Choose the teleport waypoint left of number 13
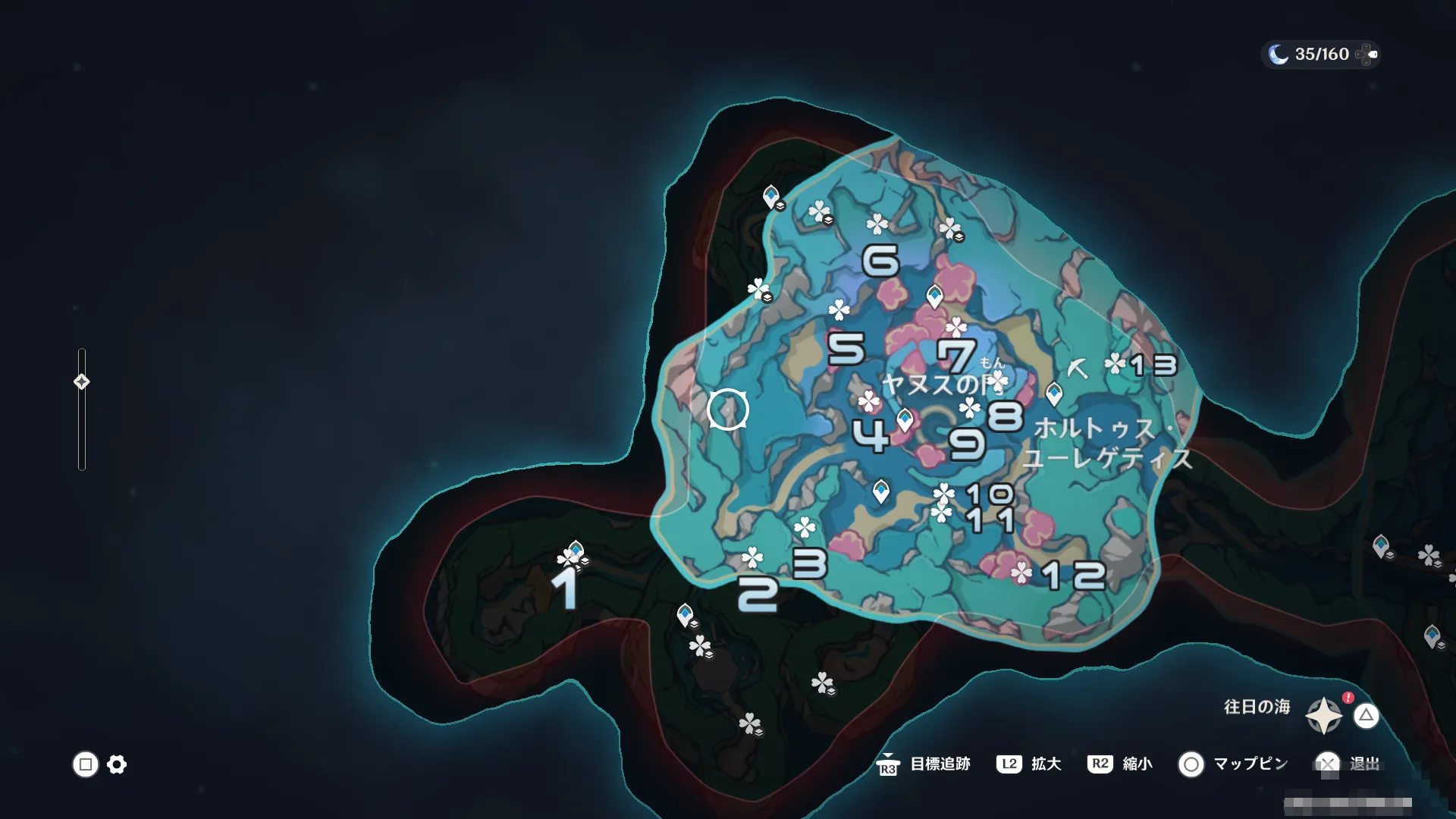The height and width of the screenshot is (819, 1456). click(x=1054, y=394)
